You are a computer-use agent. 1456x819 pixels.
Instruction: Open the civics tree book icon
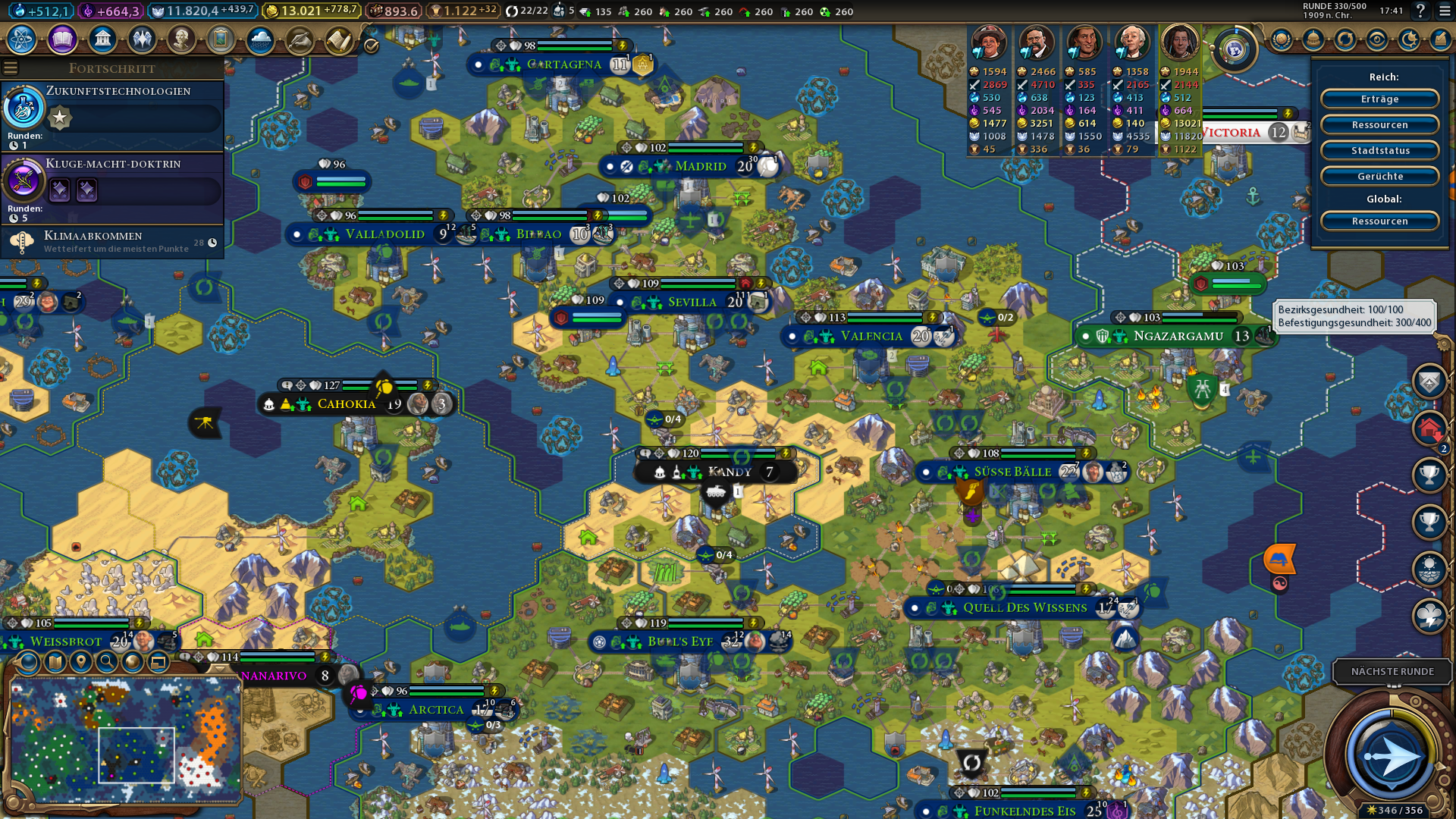62,39
